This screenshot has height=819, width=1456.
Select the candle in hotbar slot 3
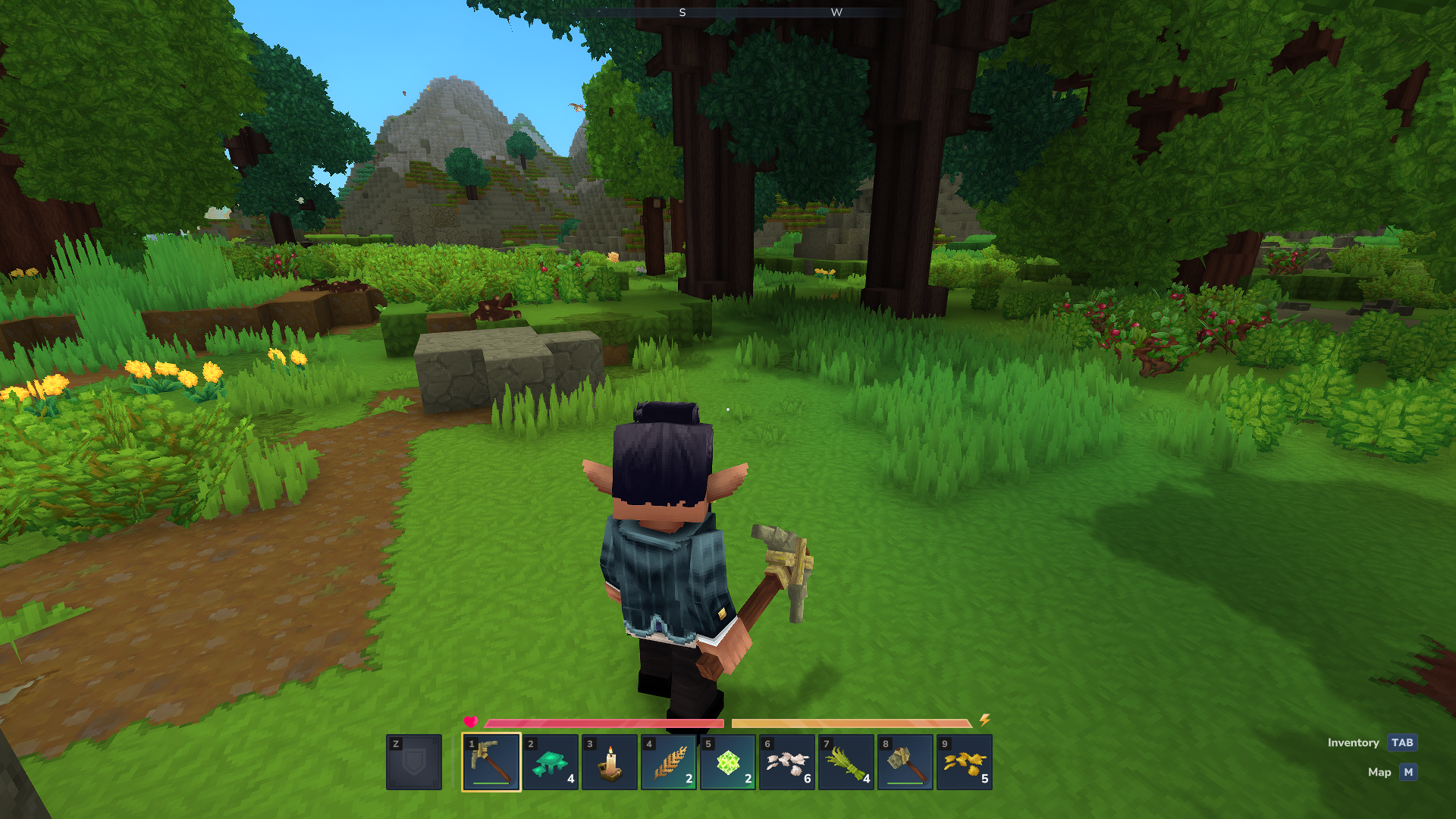[608, 762]
